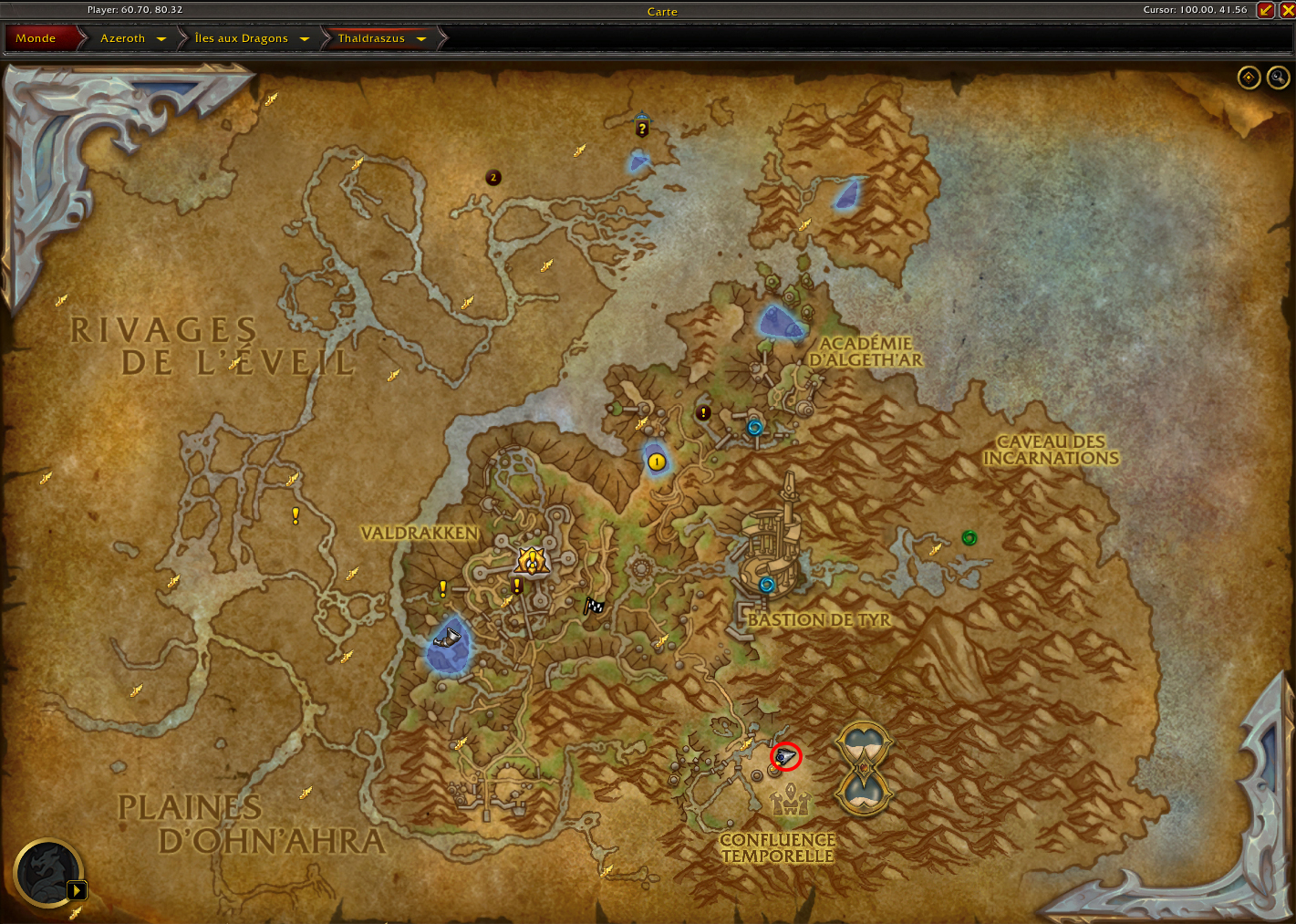Click the red-circled marker near Confluence Temporelle
The image size is (1296, 924).
(x=783, y=757)
